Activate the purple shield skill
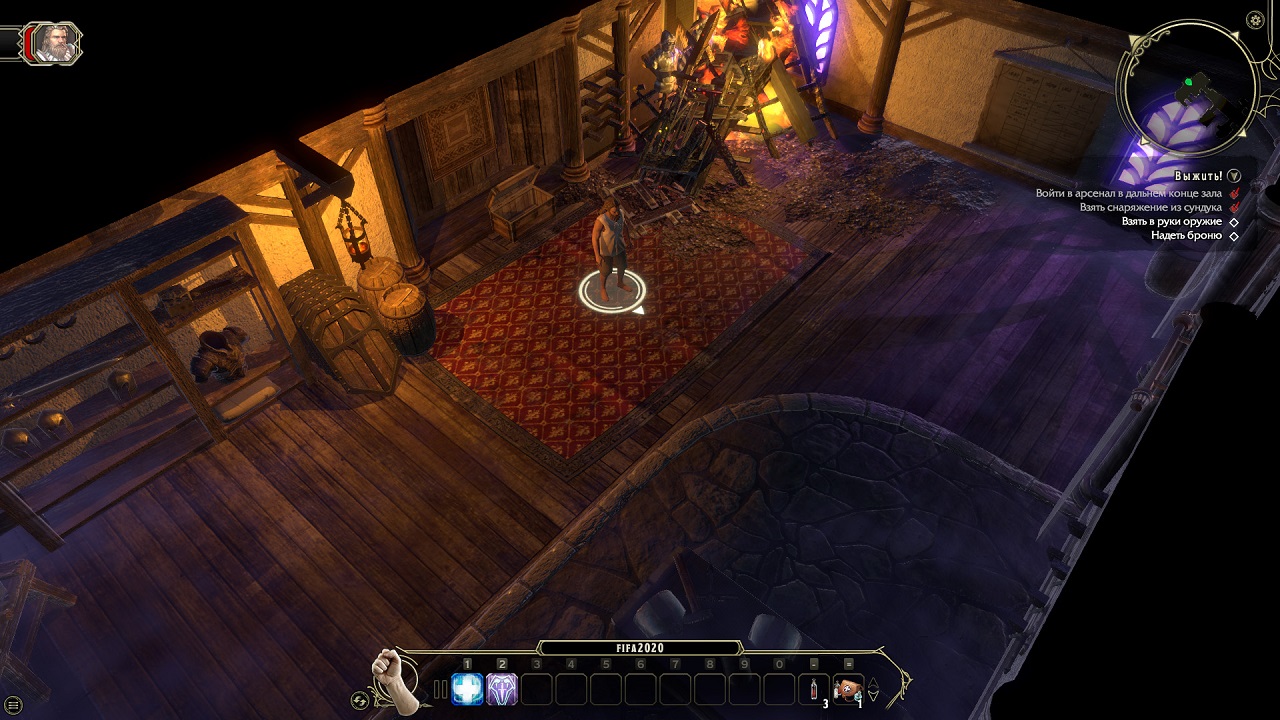Screen dimensions: 1280x720 pos(502,688)
